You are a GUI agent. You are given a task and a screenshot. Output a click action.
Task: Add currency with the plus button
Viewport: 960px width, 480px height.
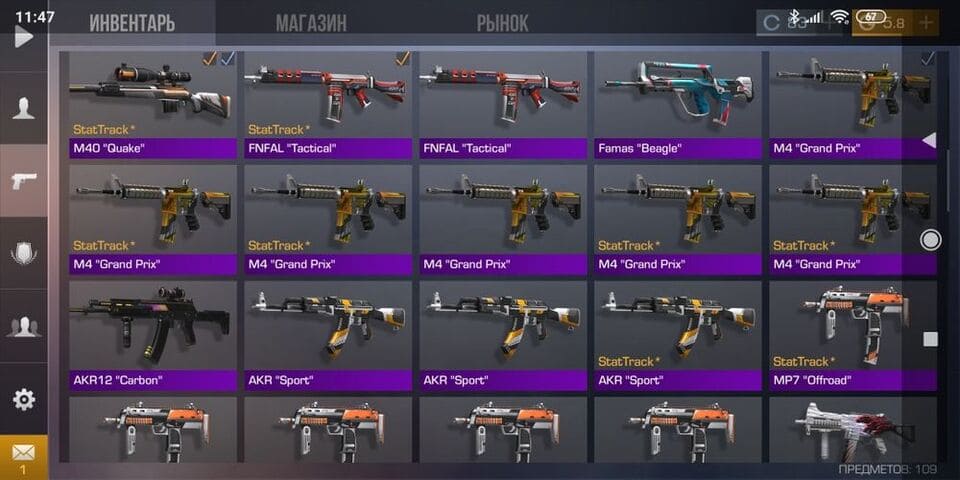click(x=926, y=22)
